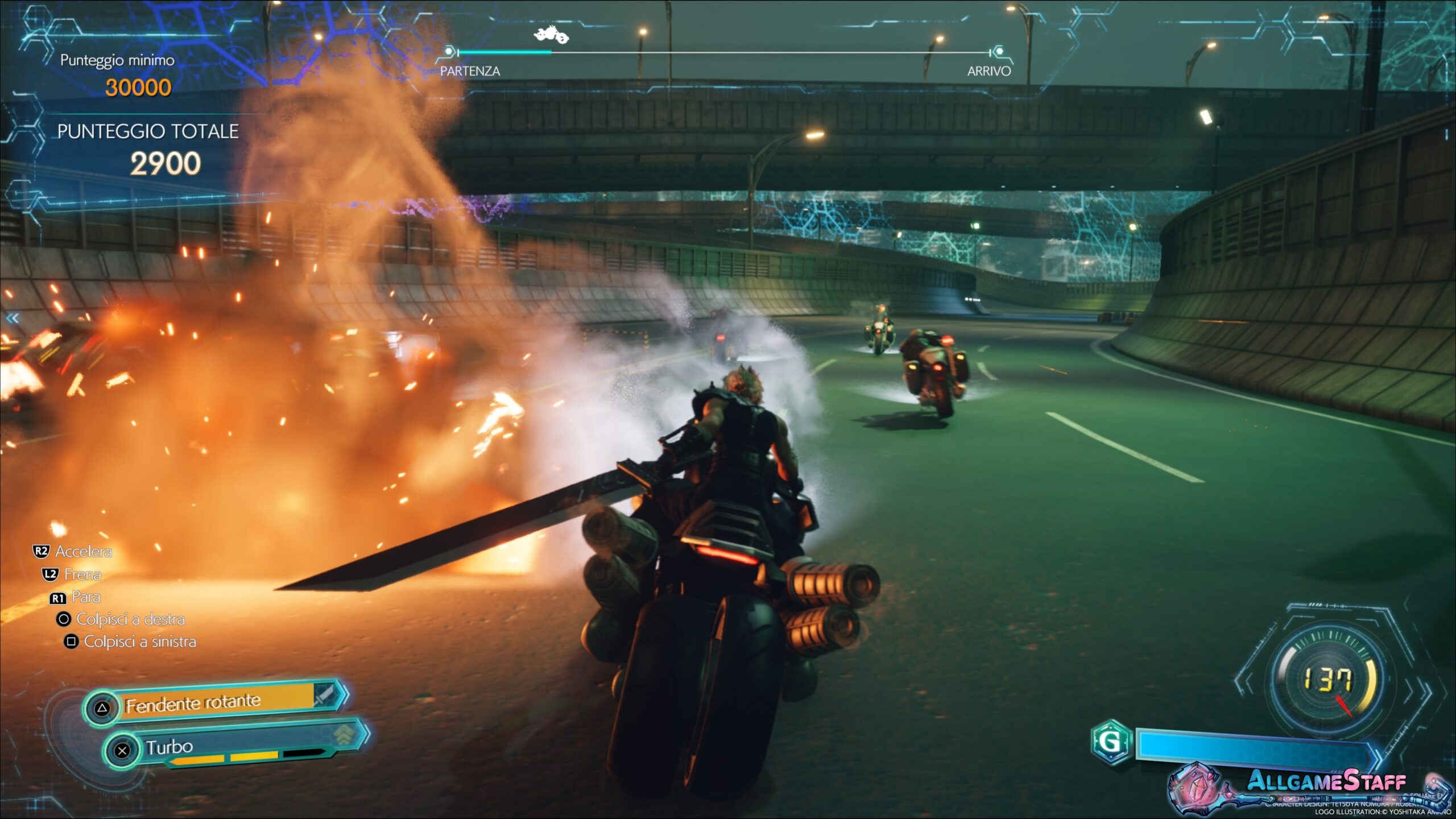Click the PARTENZA start point marker

click(449, 52)
